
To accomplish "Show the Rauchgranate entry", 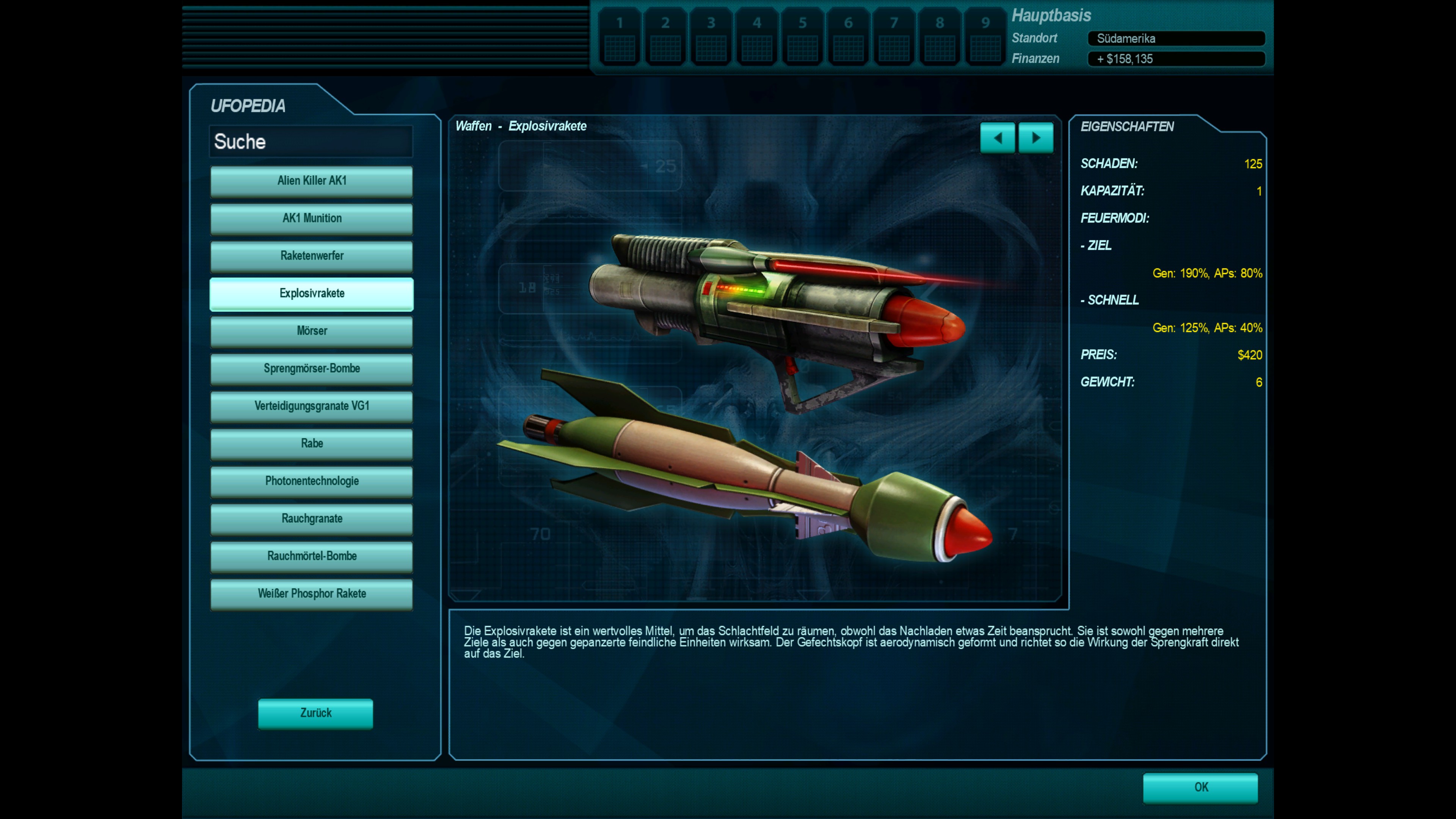I will 311,519.
